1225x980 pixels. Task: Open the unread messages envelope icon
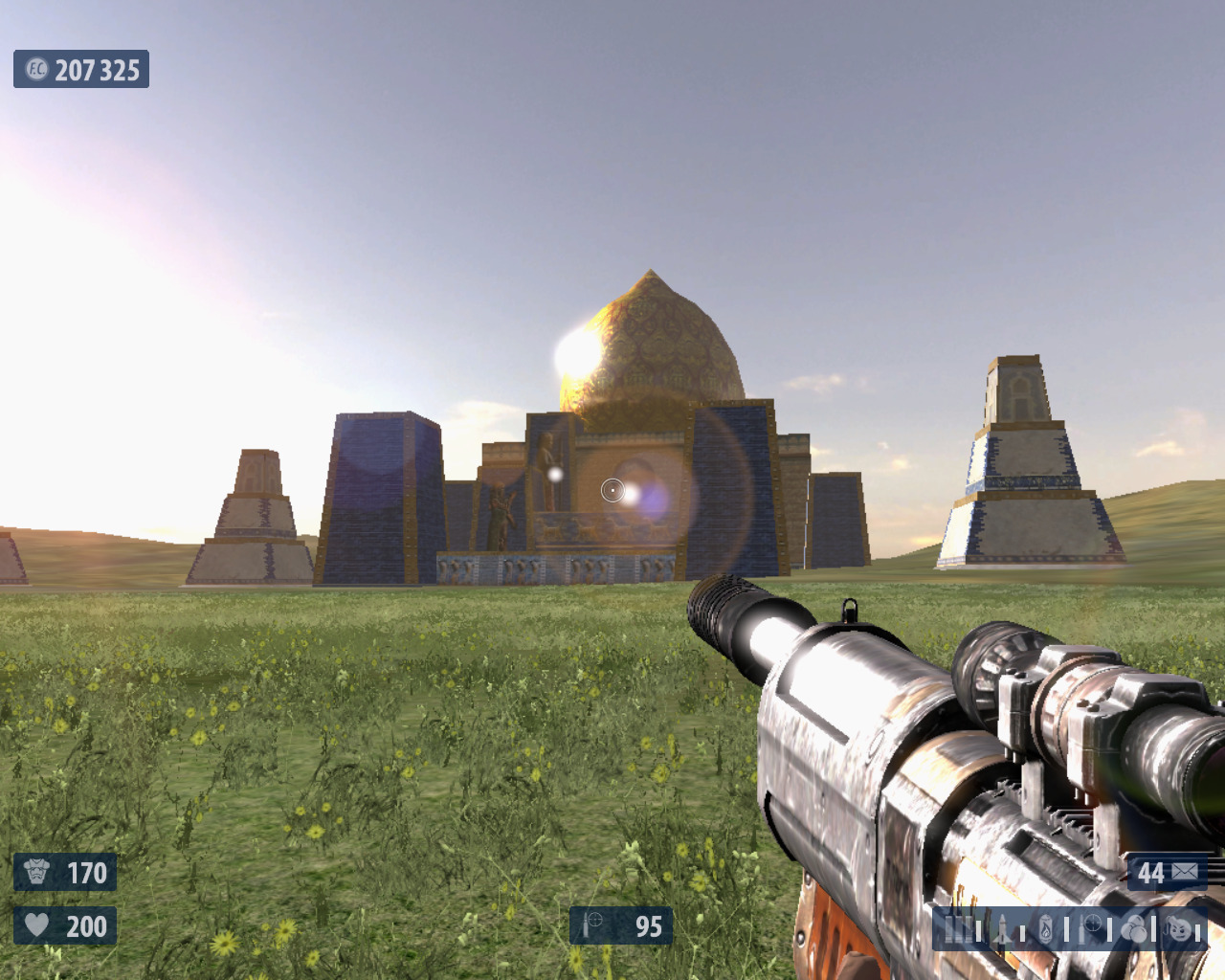pos(1184,872)
